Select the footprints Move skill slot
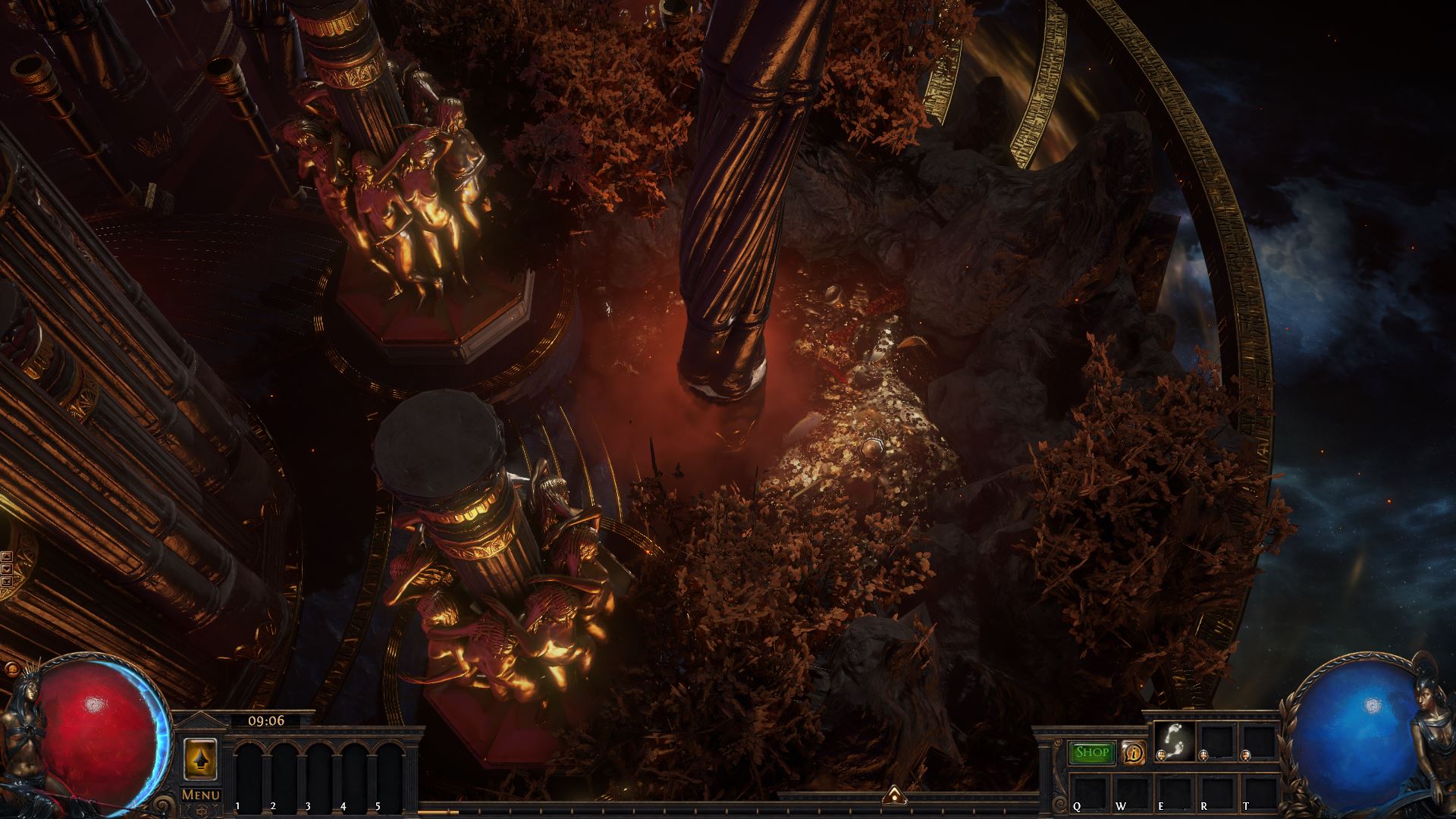The width and height of the screenshot is (1456, 819). pos(1174,741)
